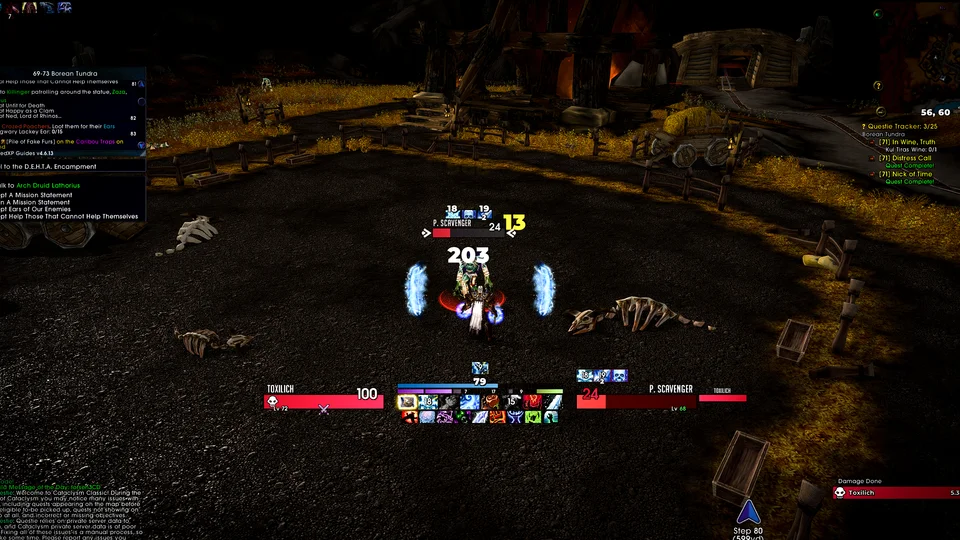The width and height of the screenshot is (960, 540).
Task: Click the Toxilich target-of-target bar
Action: tap(722, 398)
